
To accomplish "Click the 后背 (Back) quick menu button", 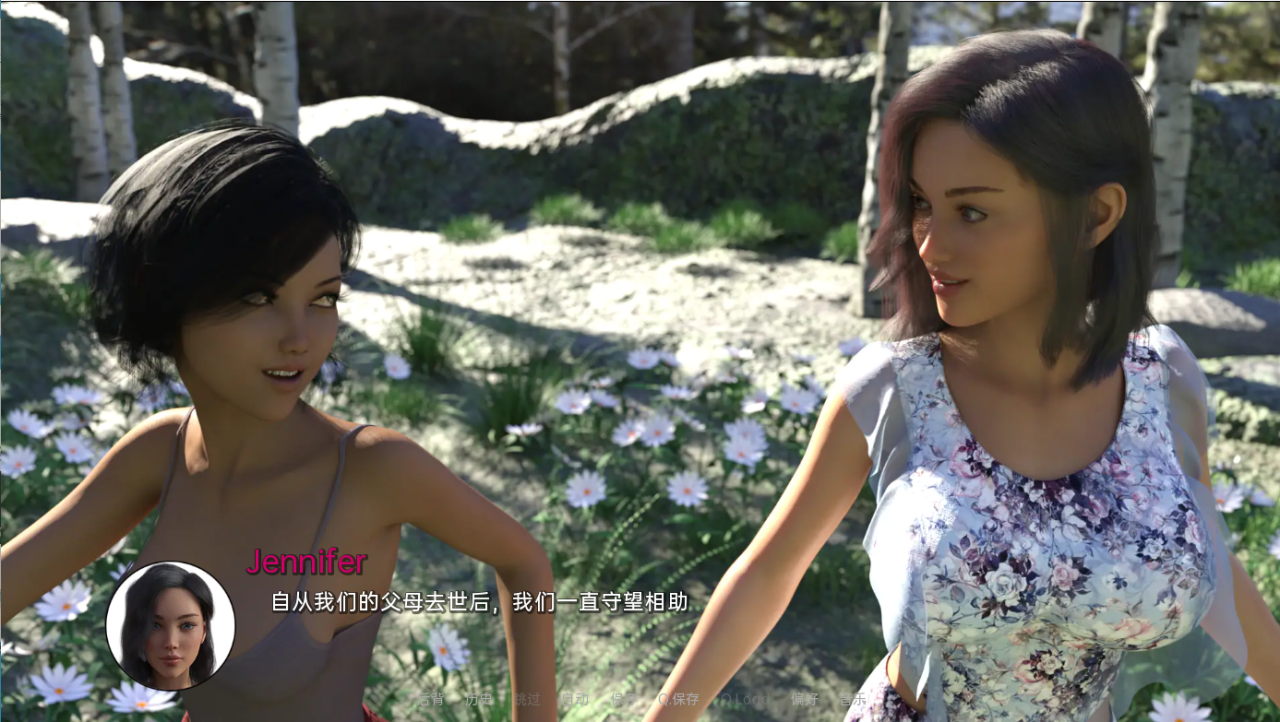I will (430, 700).
